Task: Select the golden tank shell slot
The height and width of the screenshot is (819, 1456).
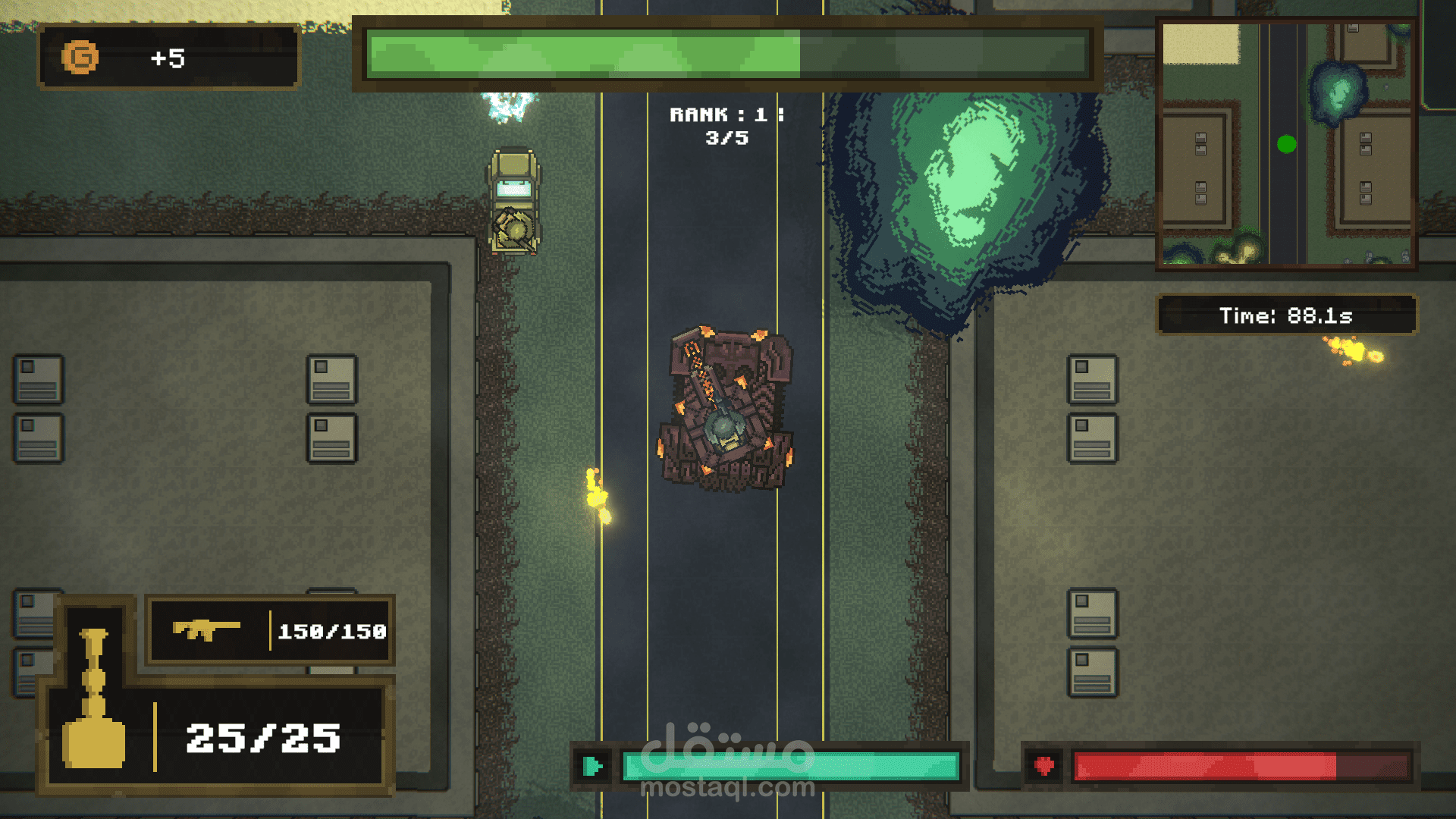Action: [x=94, y=699]
